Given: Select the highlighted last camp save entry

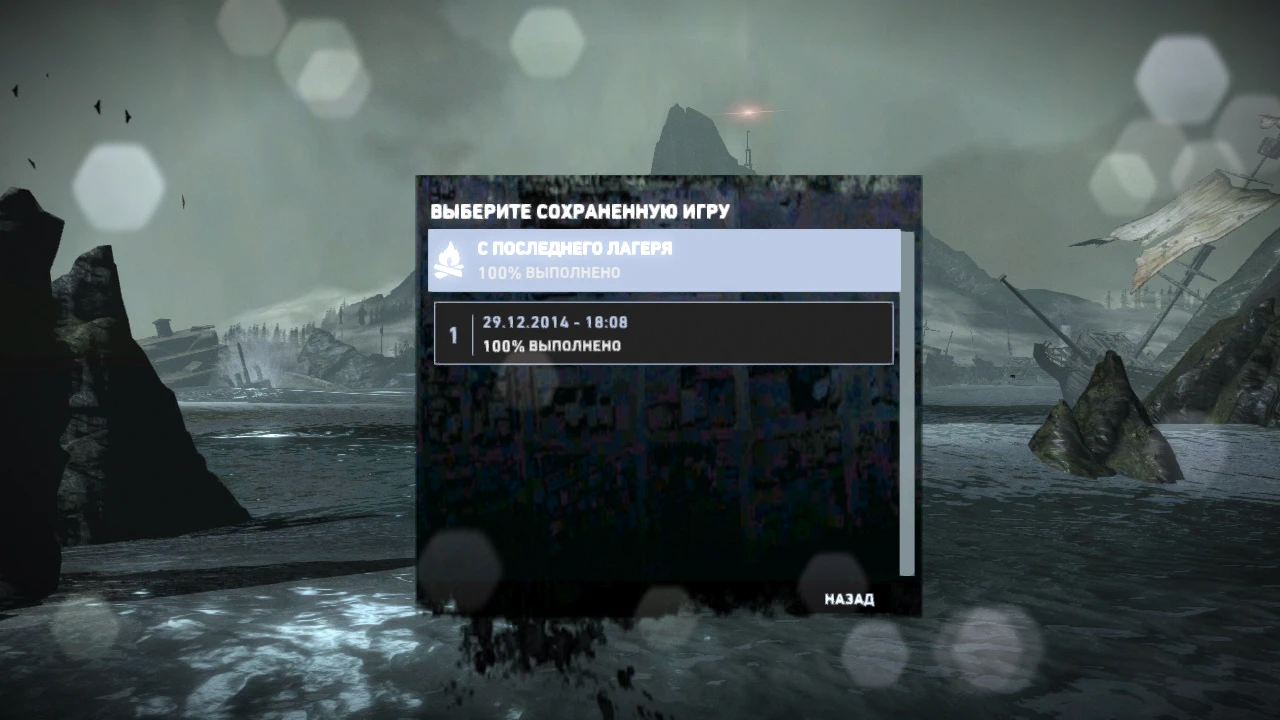Looking at the screenshot, I should click(665, 259).
